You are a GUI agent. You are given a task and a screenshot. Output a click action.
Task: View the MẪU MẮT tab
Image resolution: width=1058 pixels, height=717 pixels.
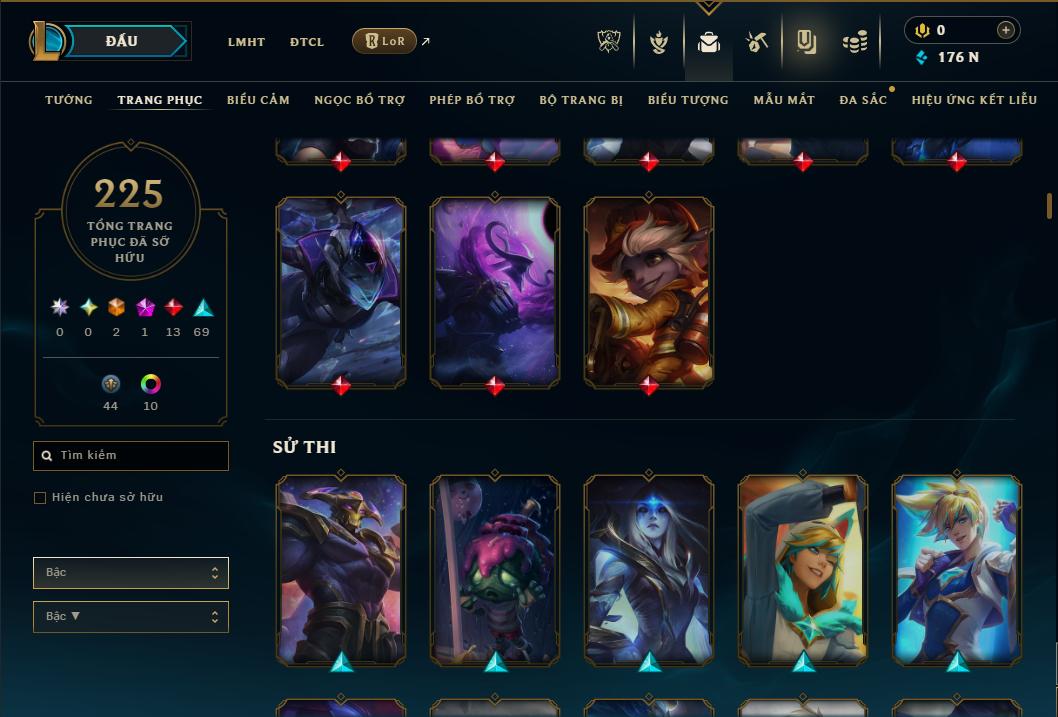click(x=784, y=100)
